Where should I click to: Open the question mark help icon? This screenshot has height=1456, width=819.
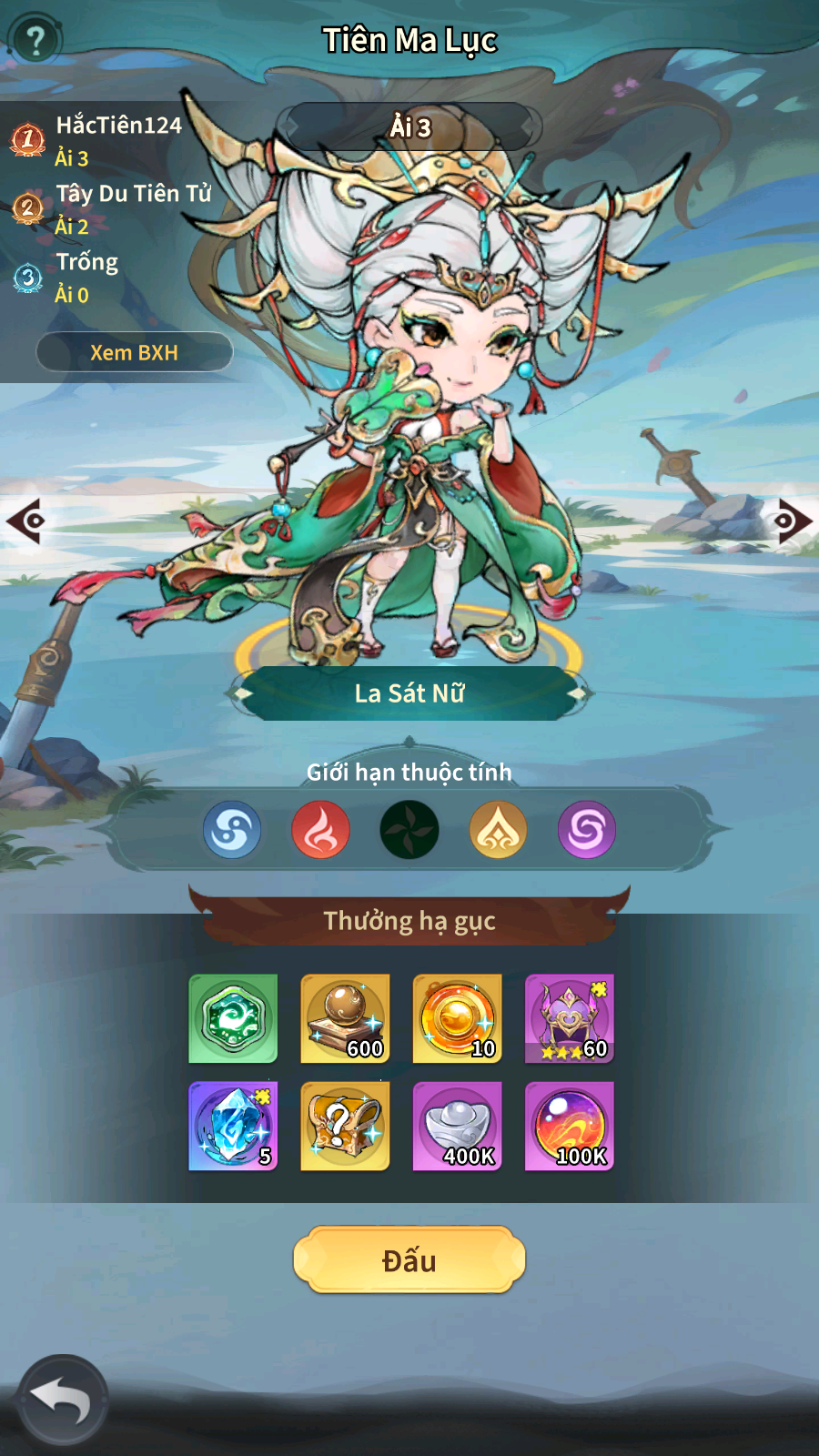point(35,40)
